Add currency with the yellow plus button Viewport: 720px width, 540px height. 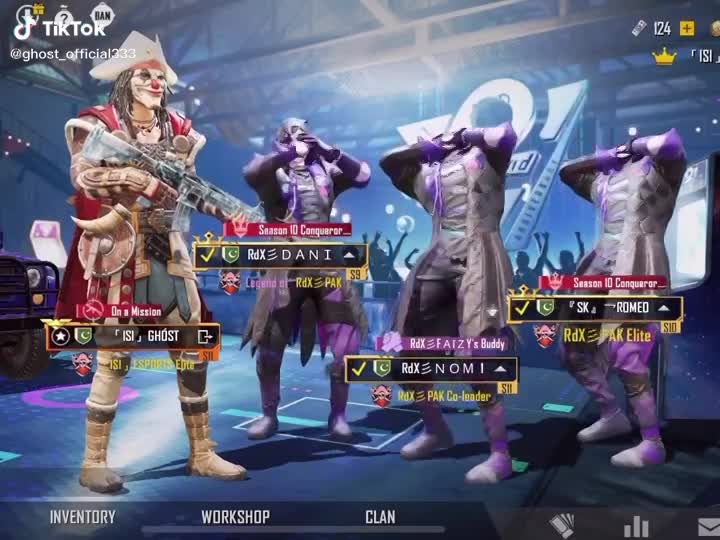(x=687, y=28)
